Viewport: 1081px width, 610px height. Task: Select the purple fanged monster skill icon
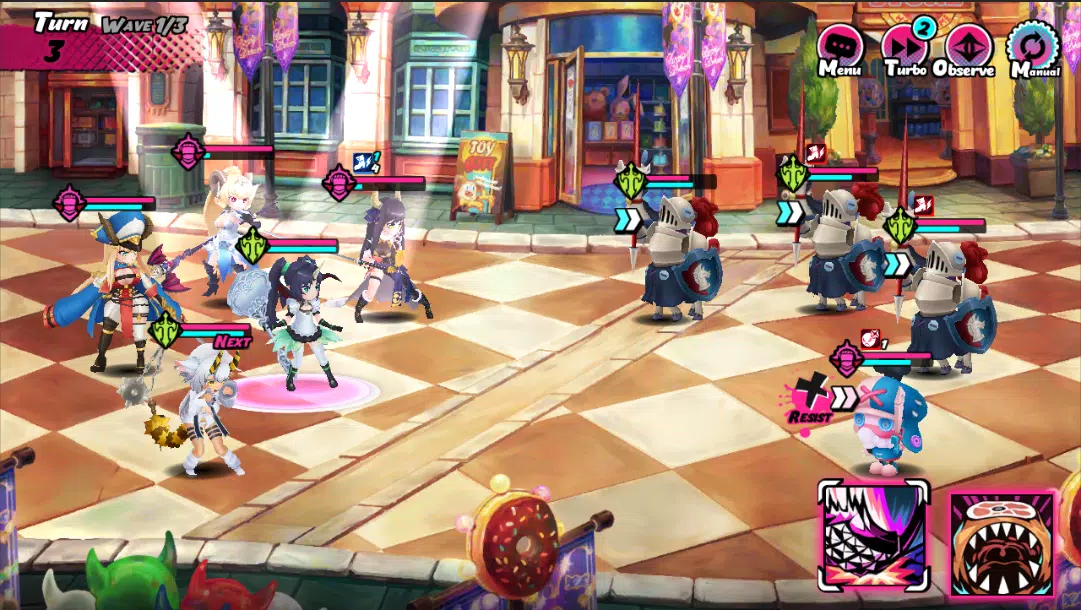[x=874, y=537]
